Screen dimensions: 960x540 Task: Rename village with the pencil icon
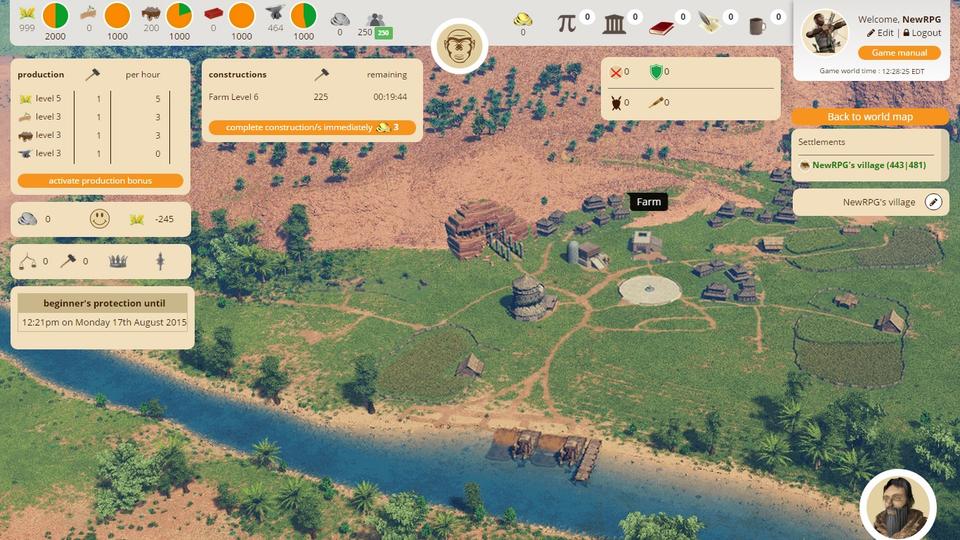click(x=933, y=202)
